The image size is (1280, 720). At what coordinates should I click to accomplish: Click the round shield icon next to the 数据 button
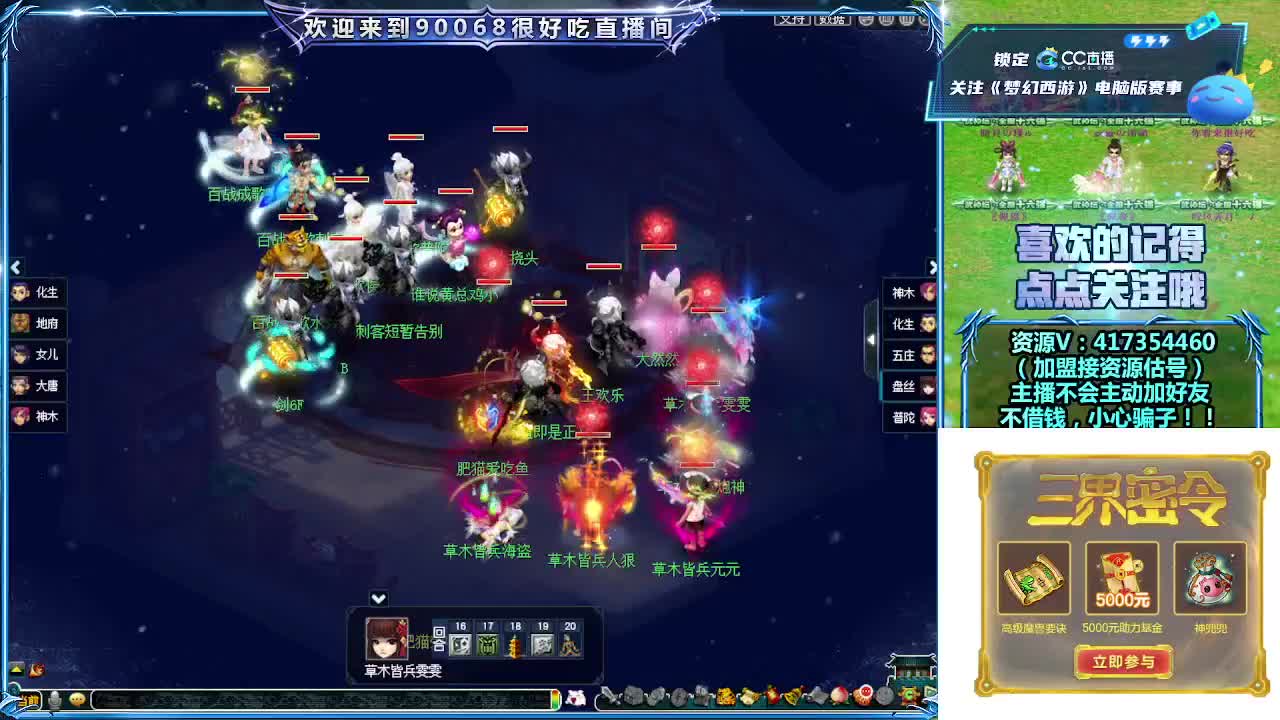pyautogui.click(x=867, y=20)
